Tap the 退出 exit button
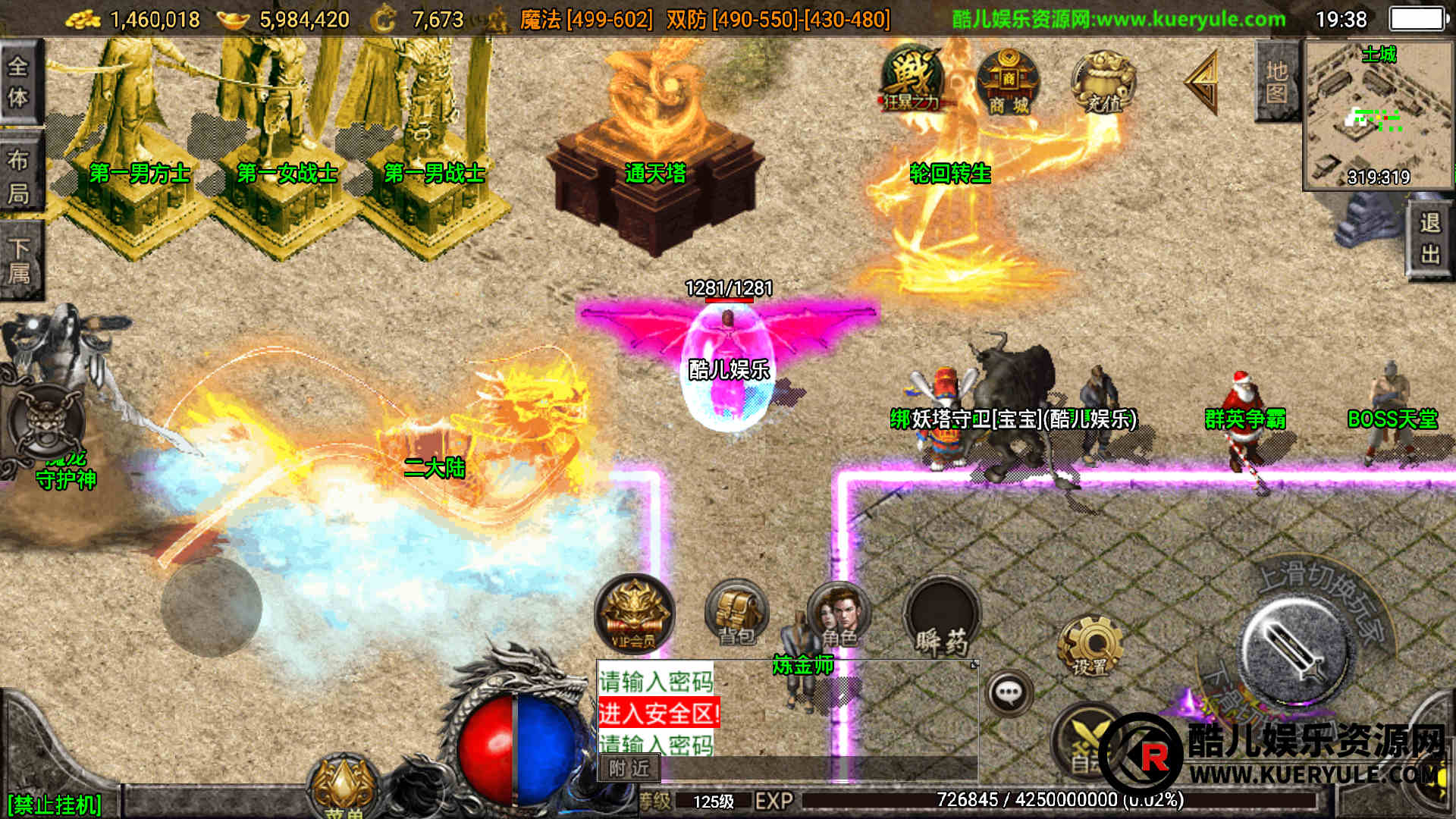 1430,238
